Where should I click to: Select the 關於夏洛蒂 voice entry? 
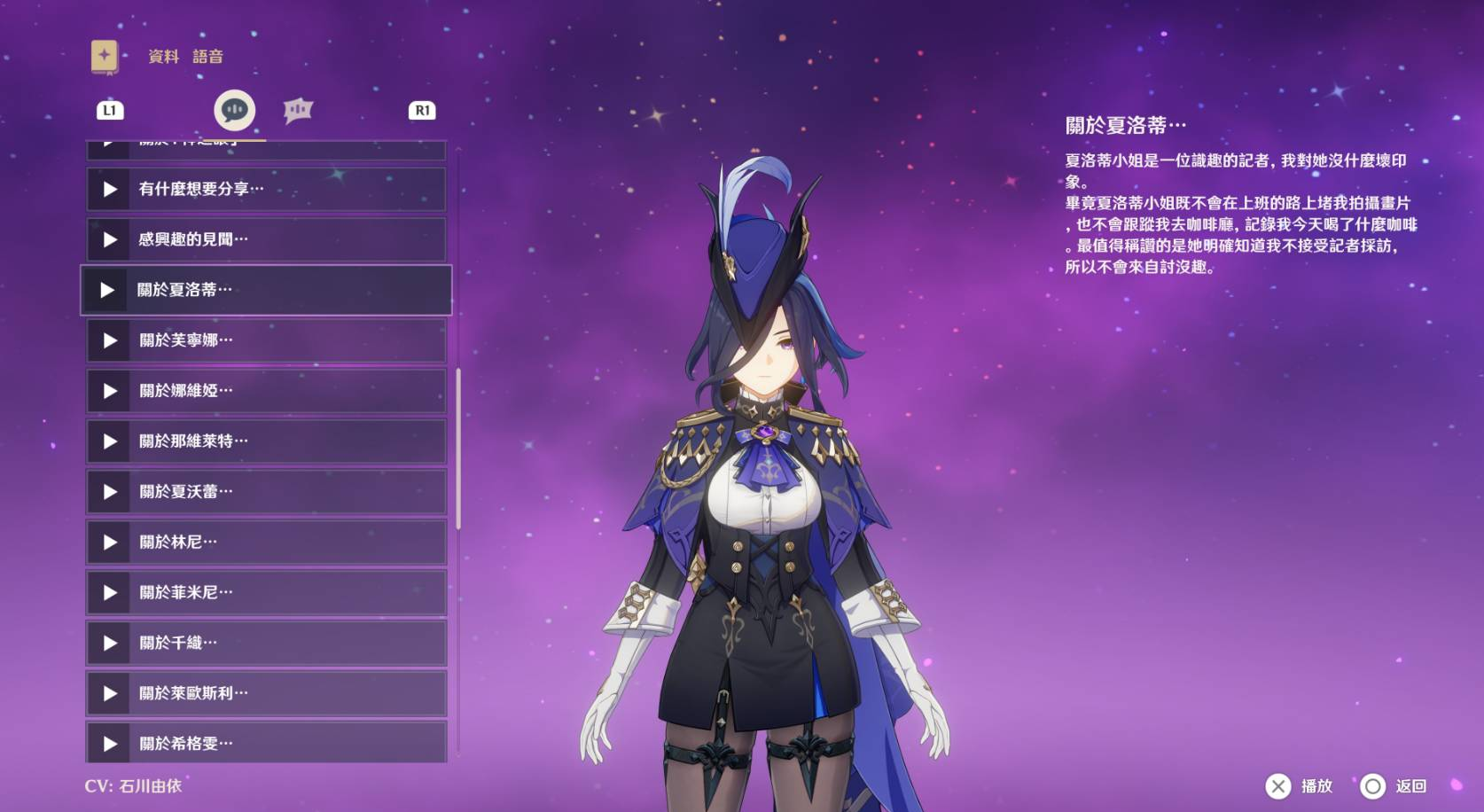click(266, 290)
